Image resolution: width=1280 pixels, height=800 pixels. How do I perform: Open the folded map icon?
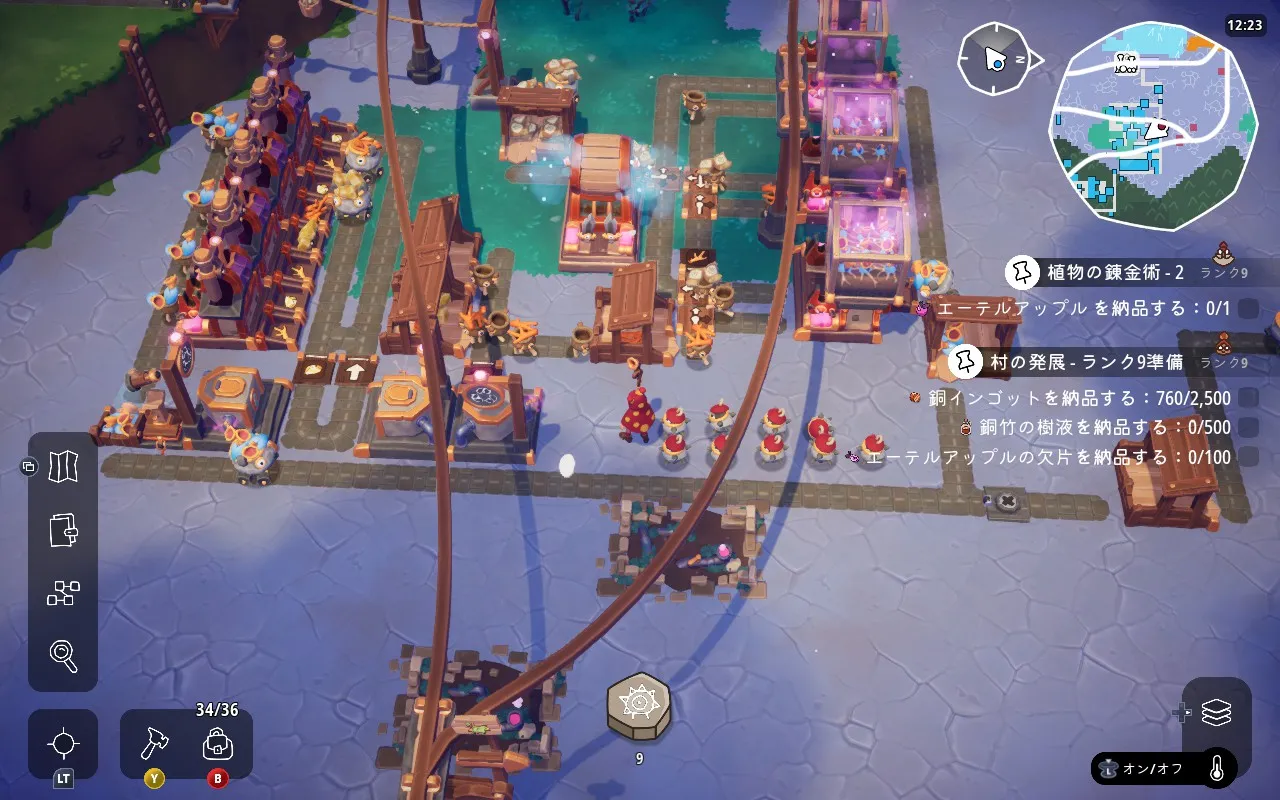click(x=63, y=466)
